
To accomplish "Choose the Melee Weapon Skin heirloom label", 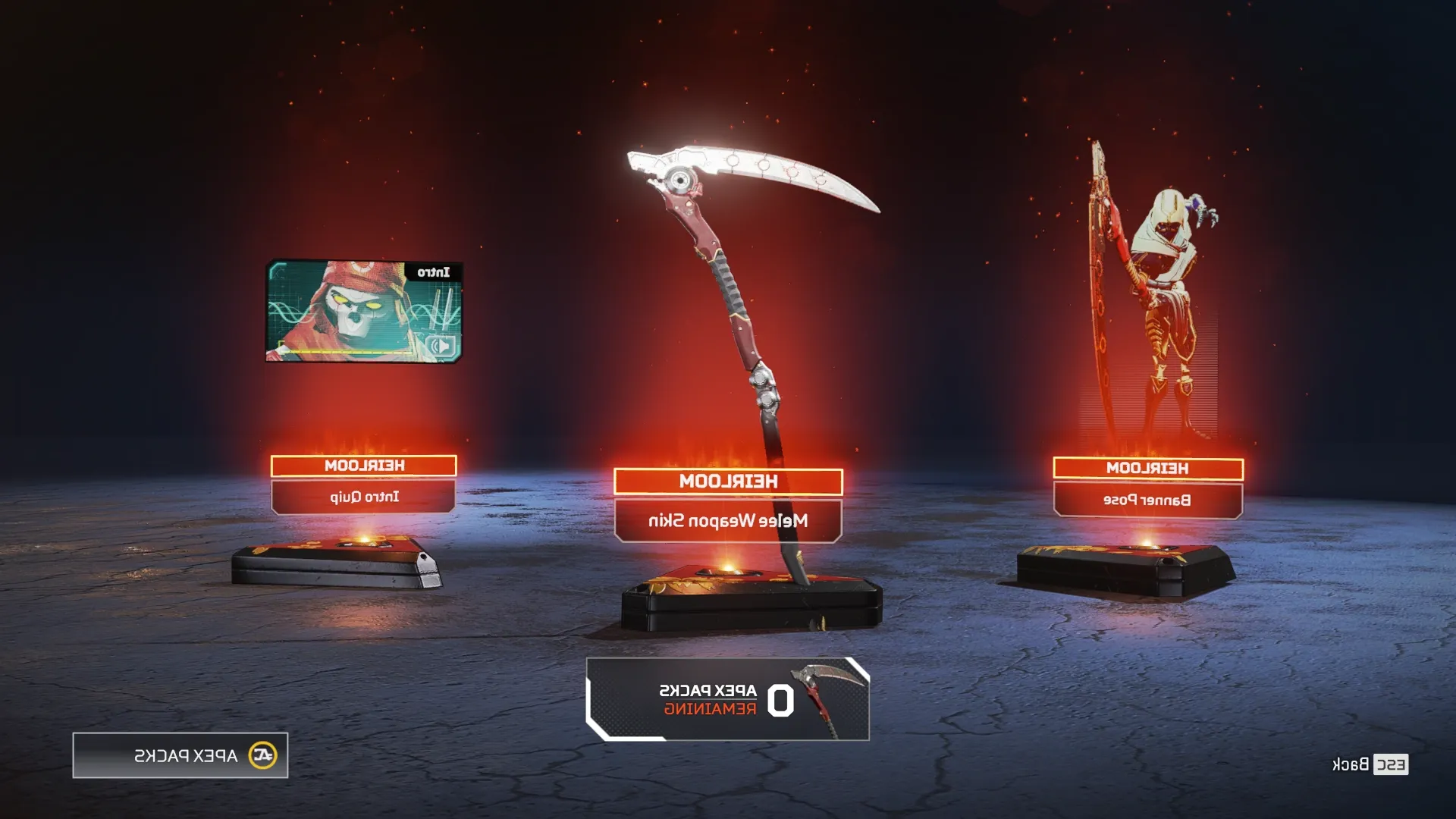I will tap(728, 520).
